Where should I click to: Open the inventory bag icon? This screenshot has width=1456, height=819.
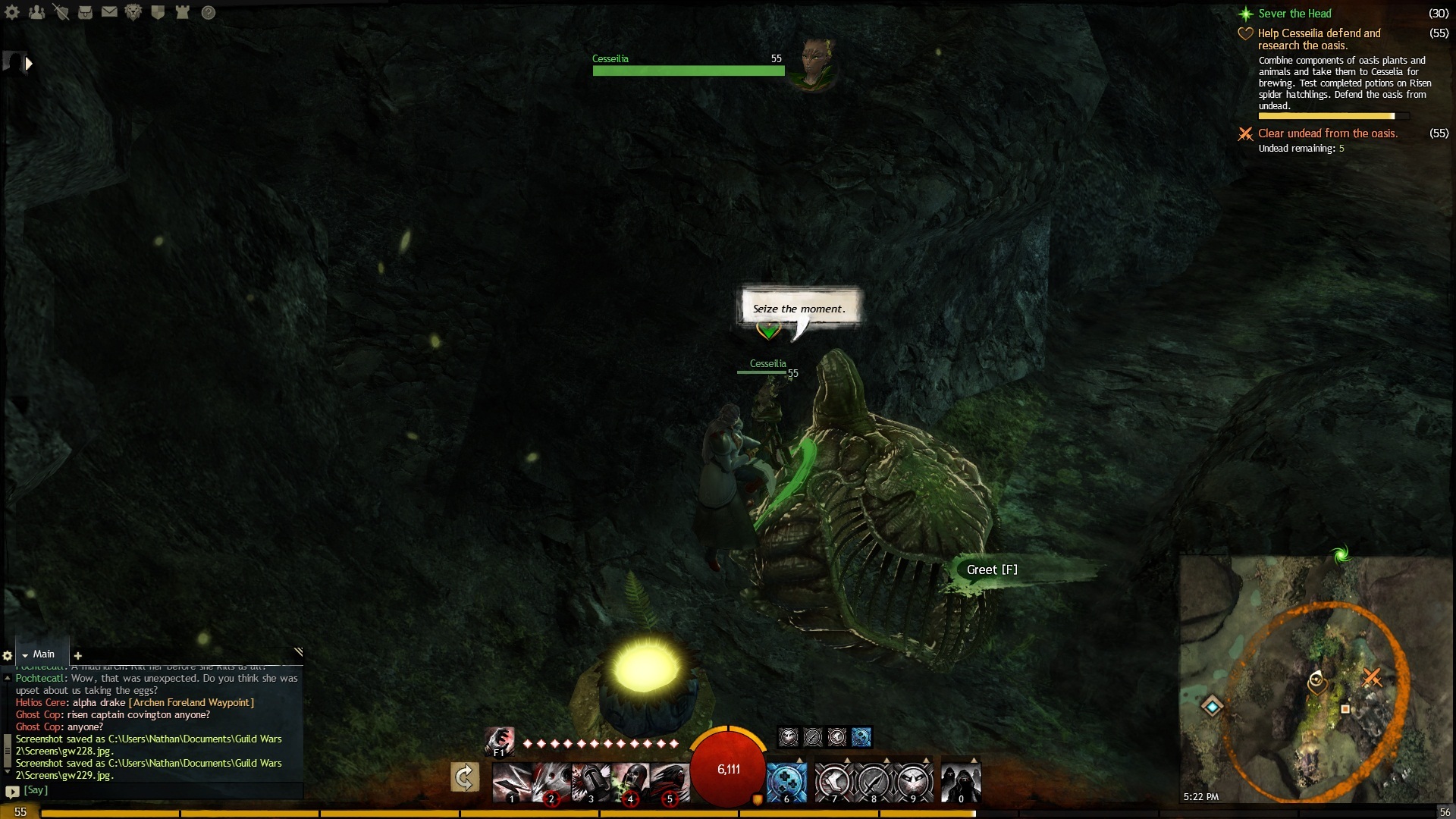pos(85,12)
